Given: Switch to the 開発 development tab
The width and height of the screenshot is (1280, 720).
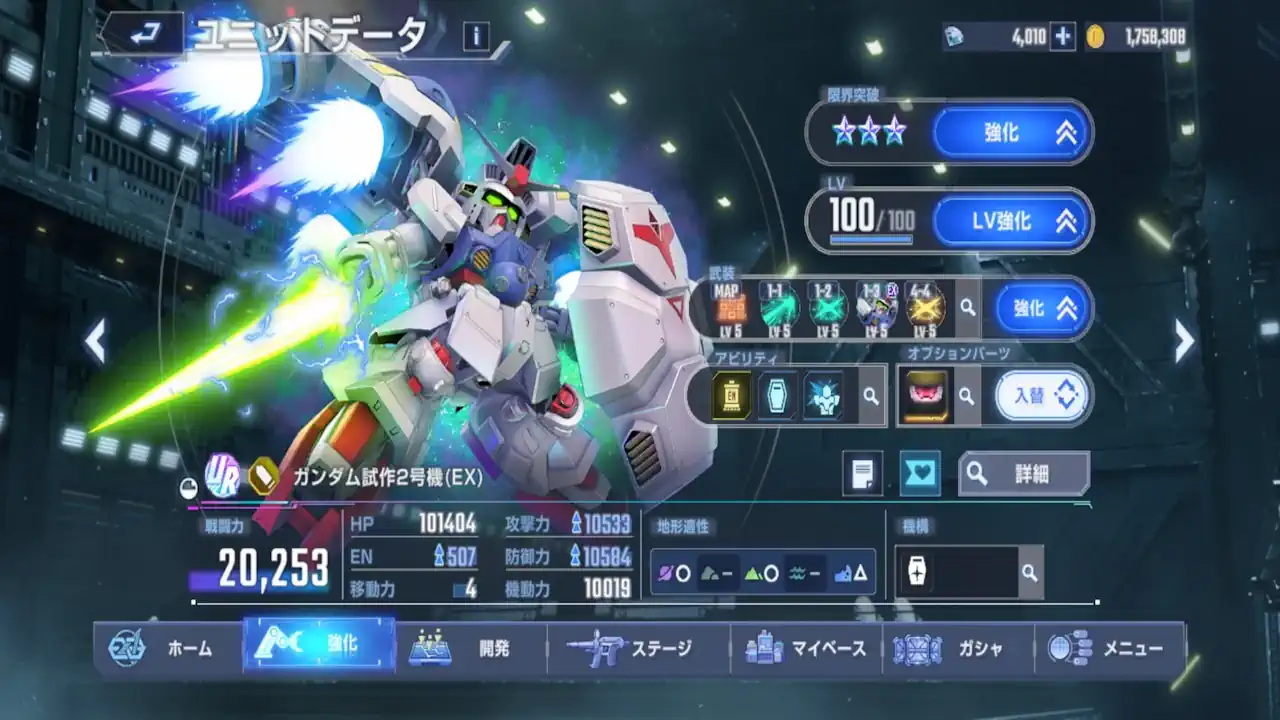Looking at the screenshot, I should pyautogui.click(x=472, y=648).
